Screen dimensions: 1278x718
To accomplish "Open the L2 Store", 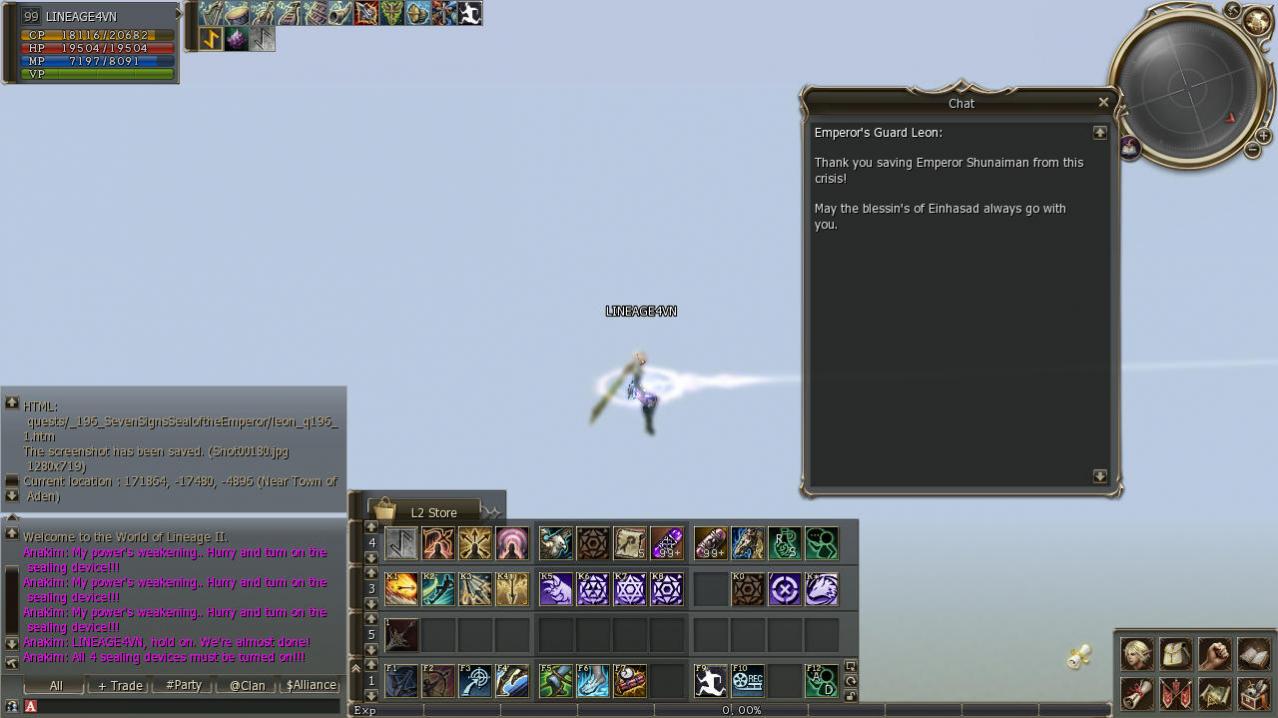I will 424,512.
